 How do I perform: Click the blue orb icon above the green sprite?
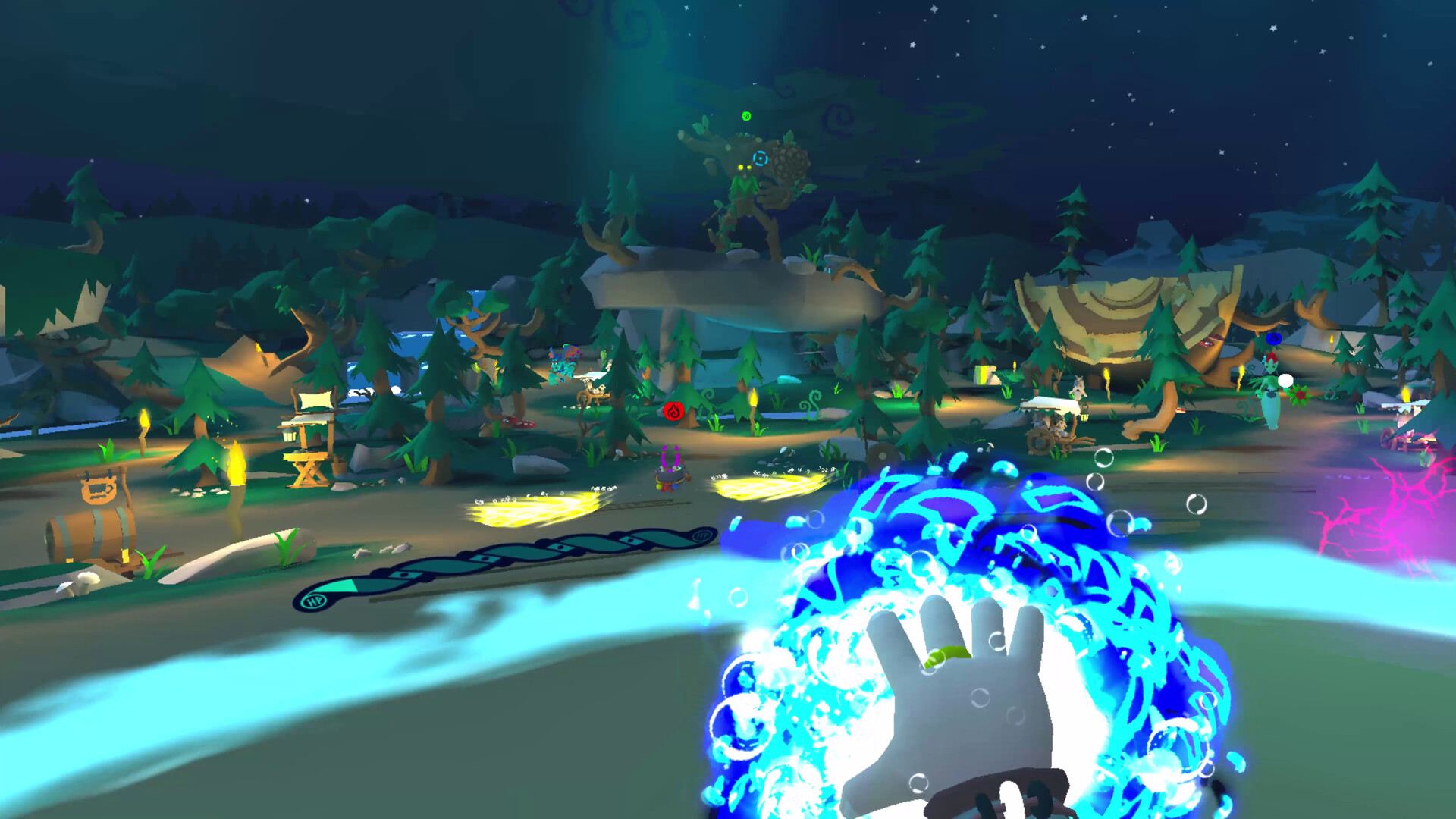click(x=1273, y=339)
